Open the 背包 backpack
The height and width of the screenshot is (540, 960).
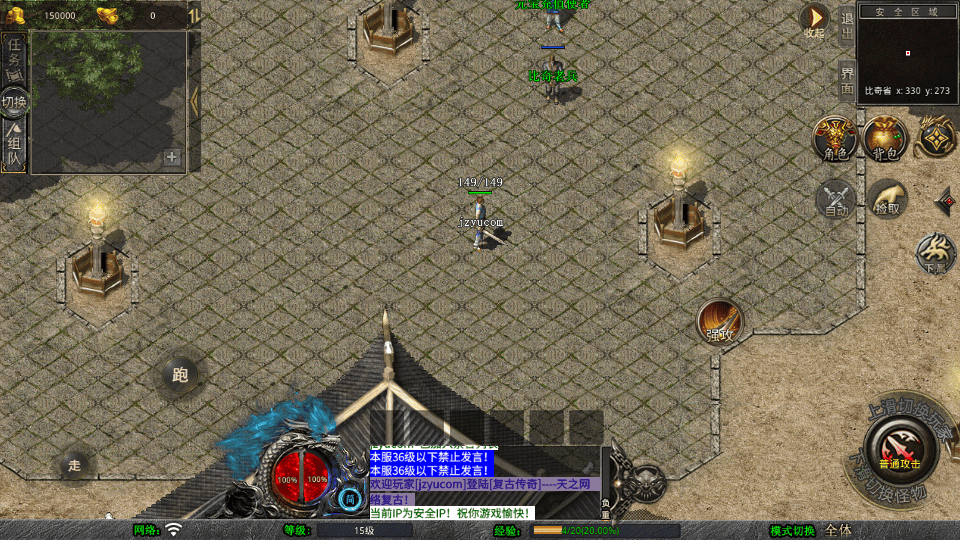[885, 138]
